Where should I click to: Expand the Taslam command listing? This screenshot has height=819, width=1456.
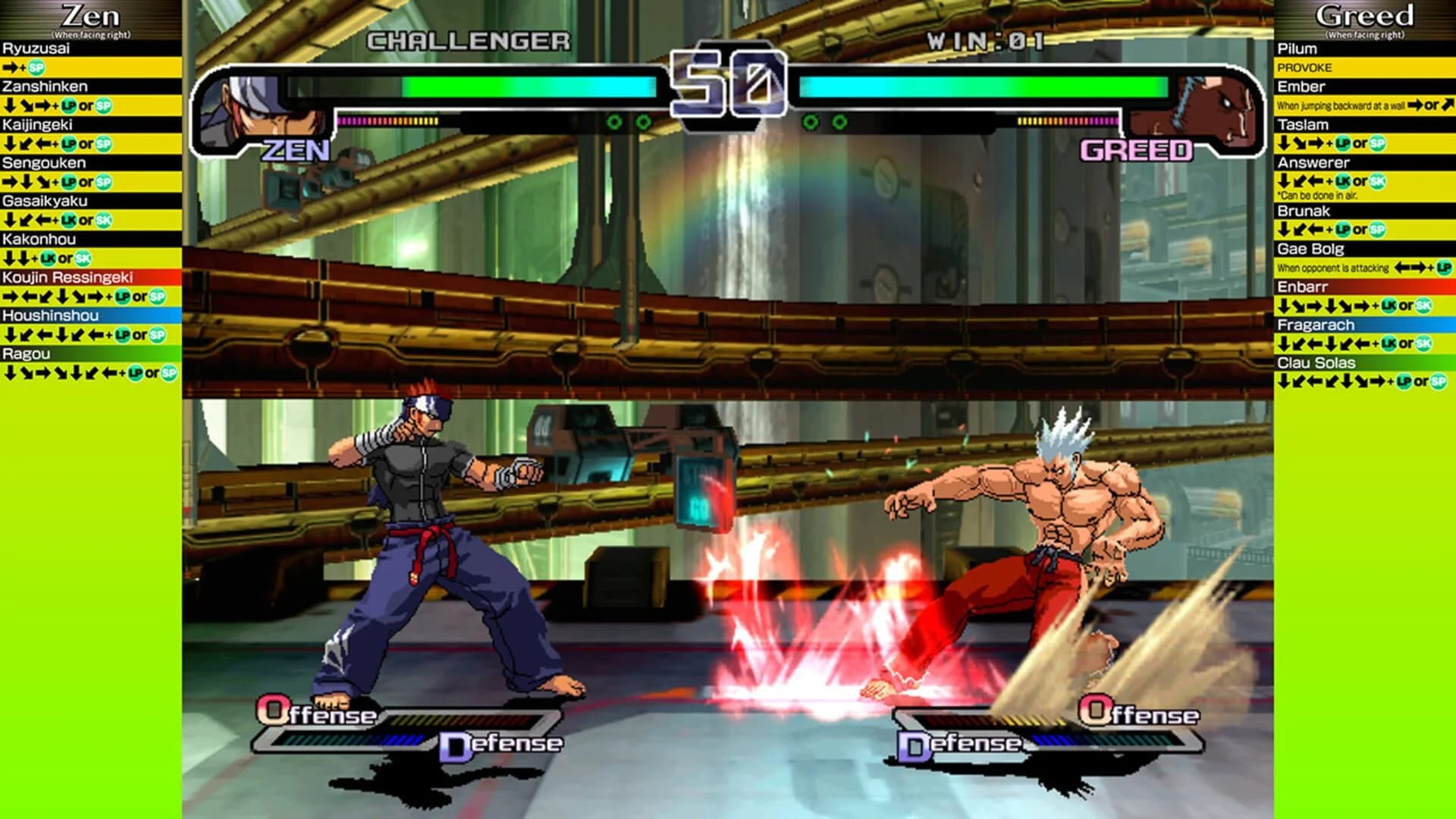(x=1303, y=124)
